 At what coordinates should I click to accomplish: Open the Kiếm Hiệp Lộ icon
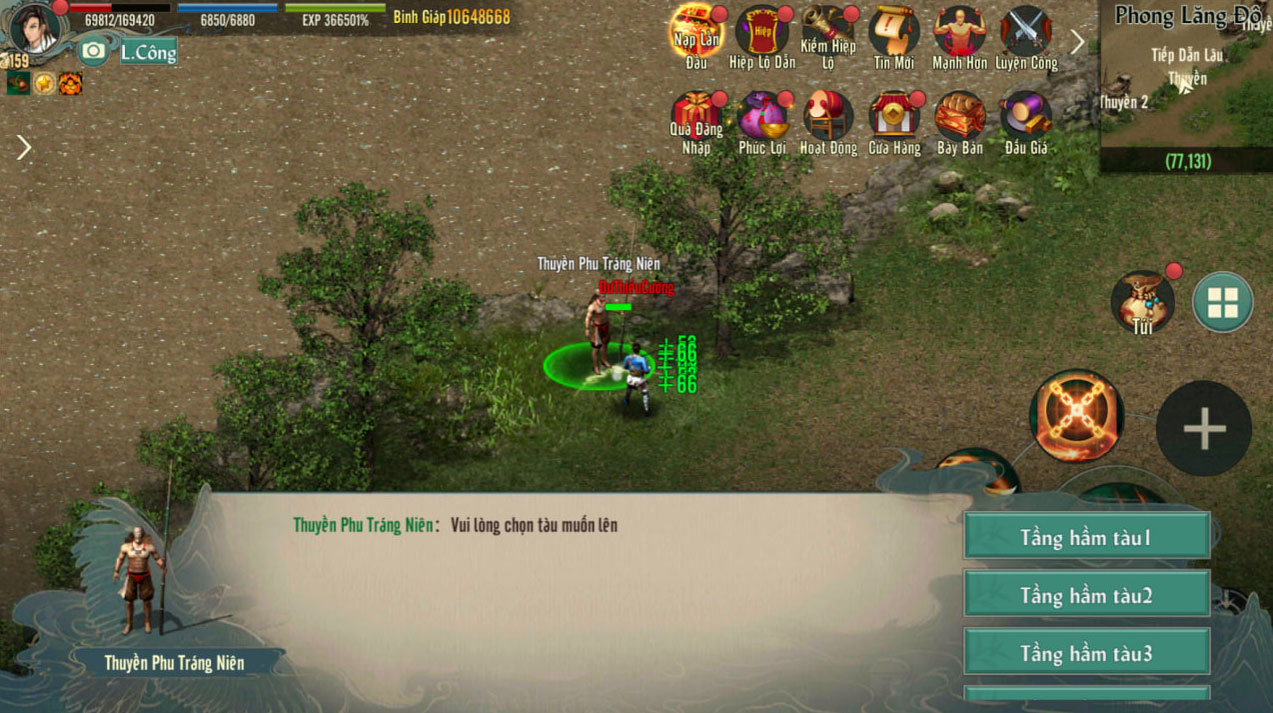[828, 32]
